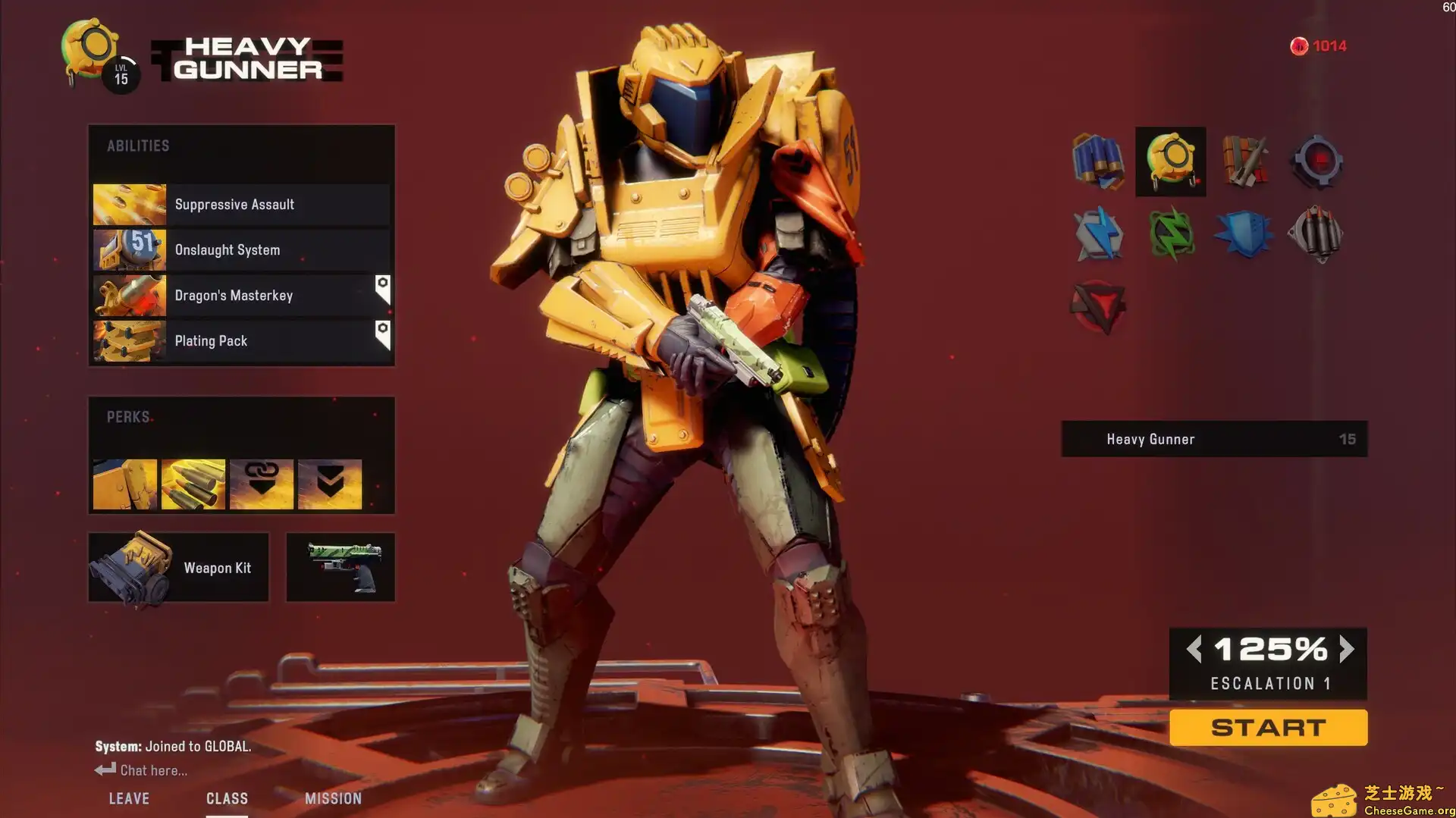Switch to the MISSION tab
Screen dimensions: 1456x818
[x=333, y=798]
